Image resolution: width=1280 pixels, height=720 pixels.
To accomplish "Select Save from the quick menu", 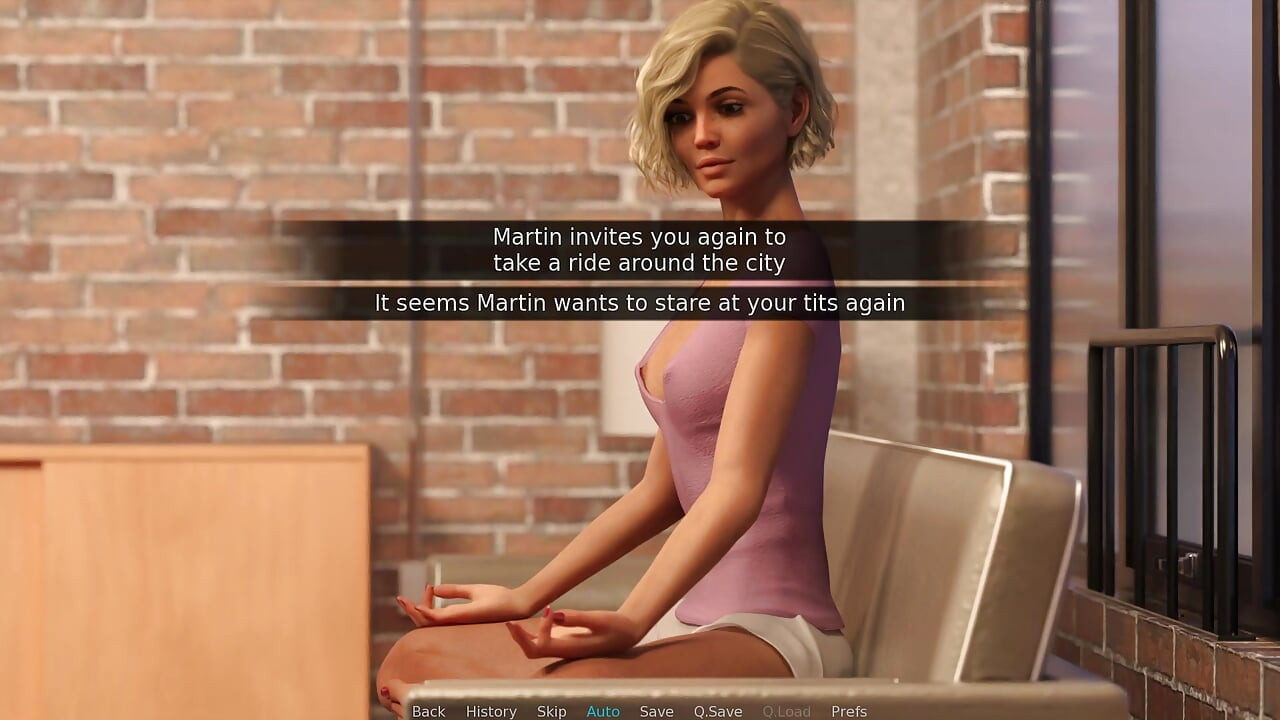I will pyautogui.click(x=656, y=711).
